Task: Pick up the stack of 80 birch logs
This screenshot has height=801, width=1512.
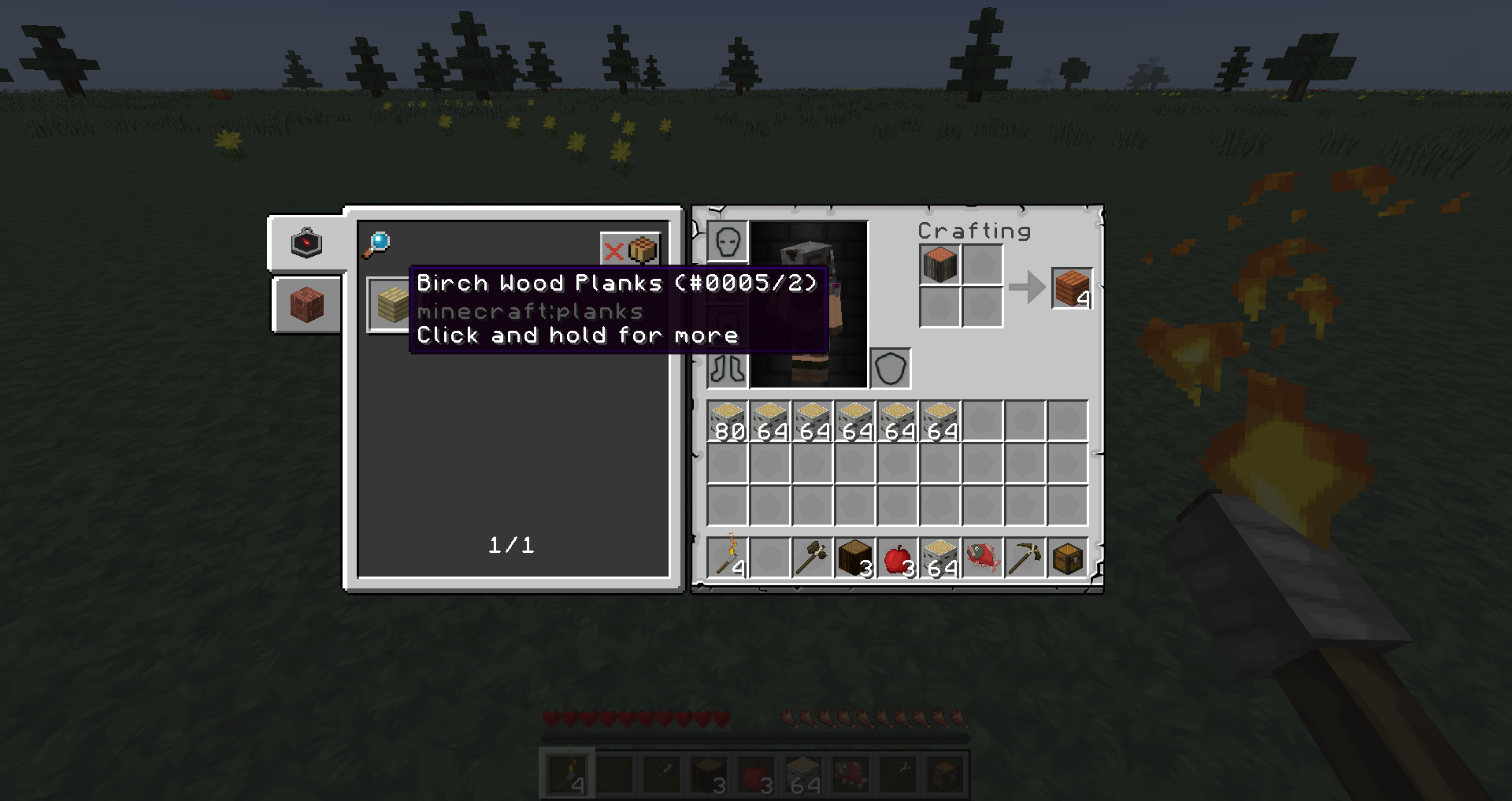Action: coord(728,421)
